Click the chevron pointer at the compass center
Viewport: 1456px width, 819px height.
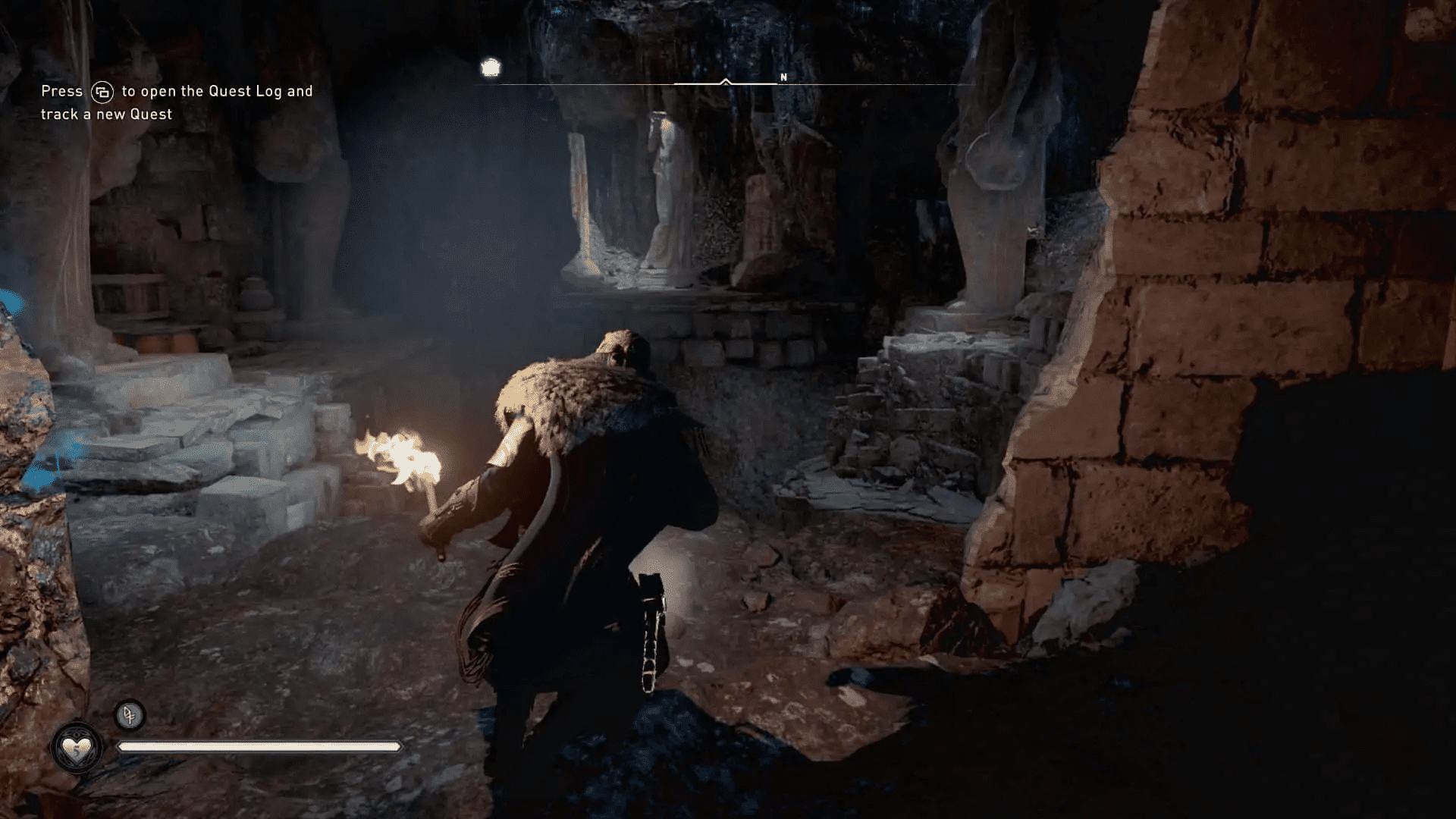coord(726,80)
